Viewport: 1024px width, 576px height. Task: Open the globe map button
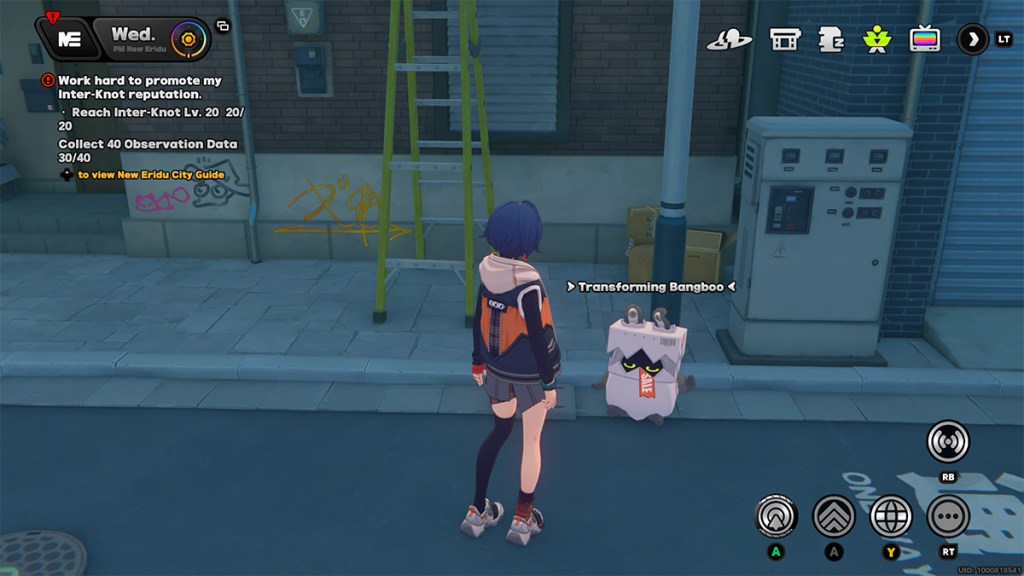(x=891, y=516)
